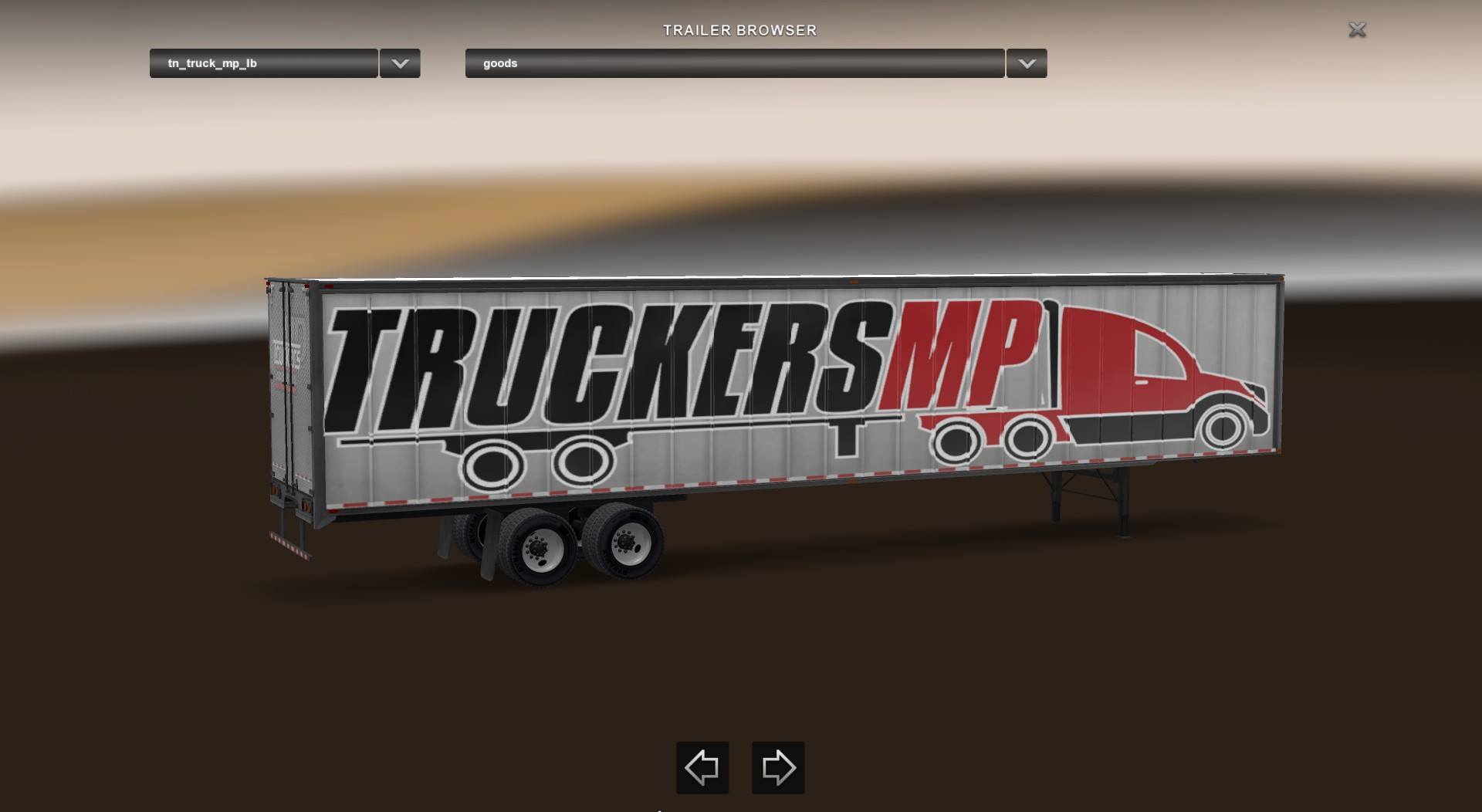This screenshot has height=812, width=1482.
Task: Click the chevron on the tn_truck_mp_lb selector
Action: [x=398, y=64]
